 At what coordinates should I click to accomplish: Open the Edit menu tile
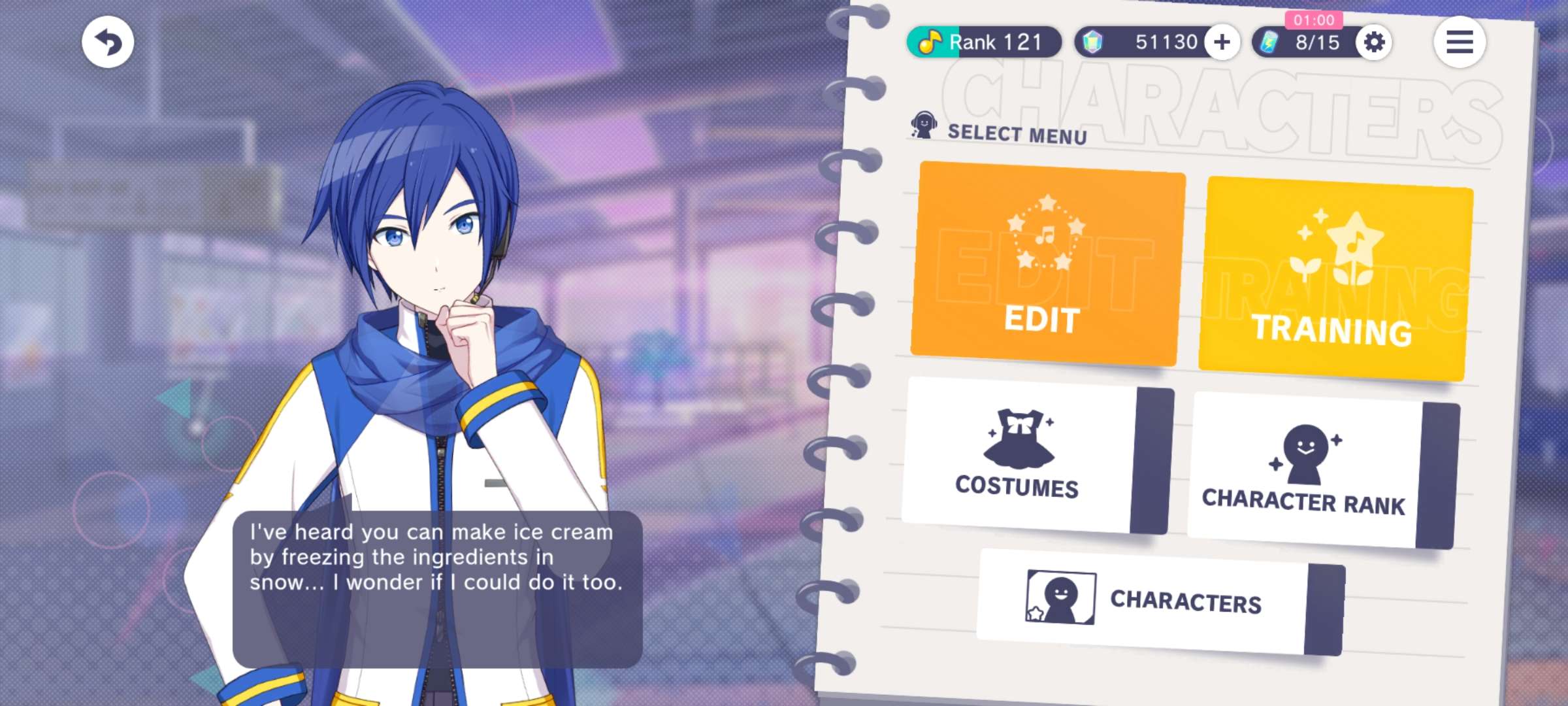(x=1047, y=263)
